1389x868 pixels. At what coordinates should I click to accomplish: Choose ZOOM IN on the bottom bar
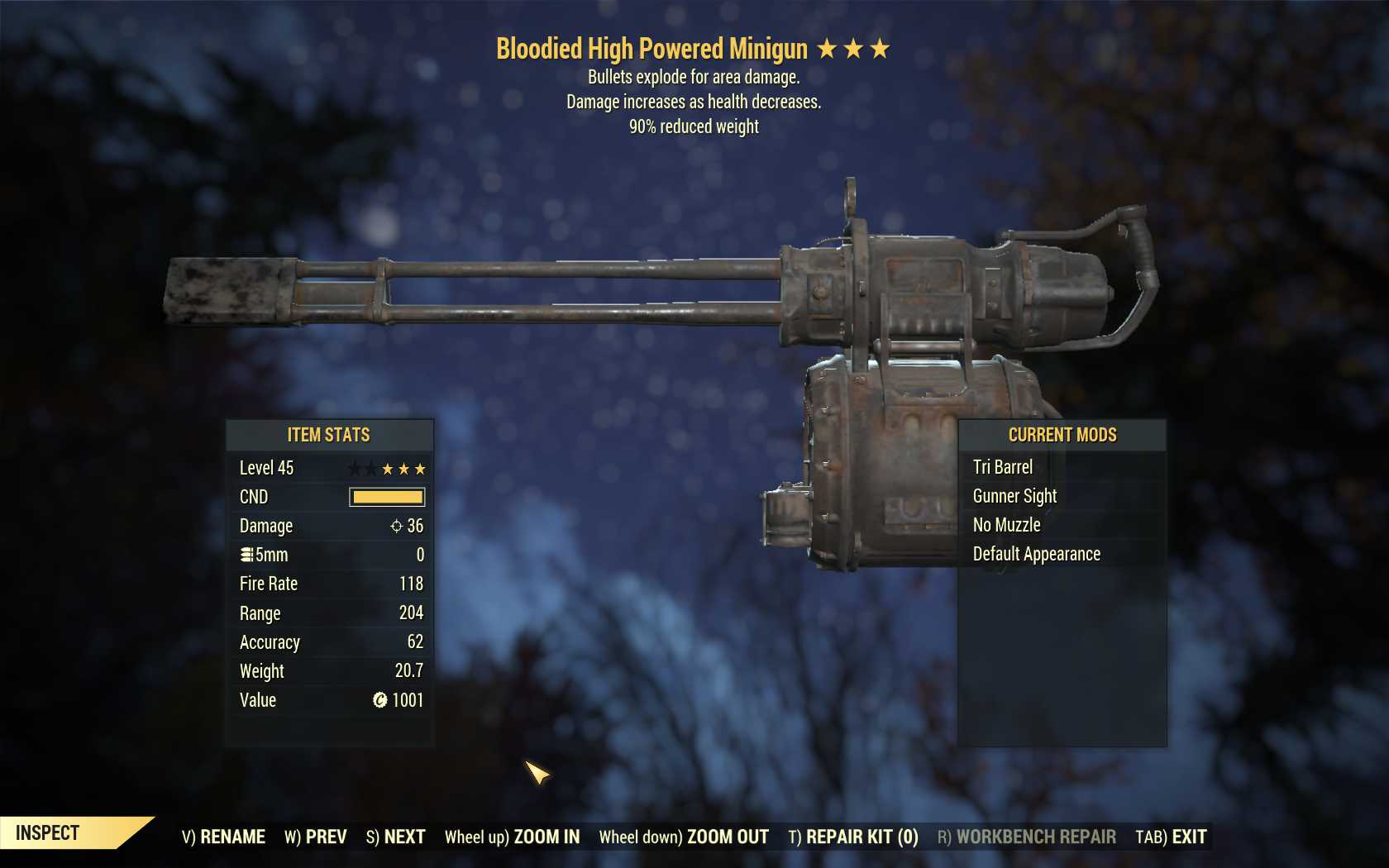pyautogui.click(x=512, y=837)
